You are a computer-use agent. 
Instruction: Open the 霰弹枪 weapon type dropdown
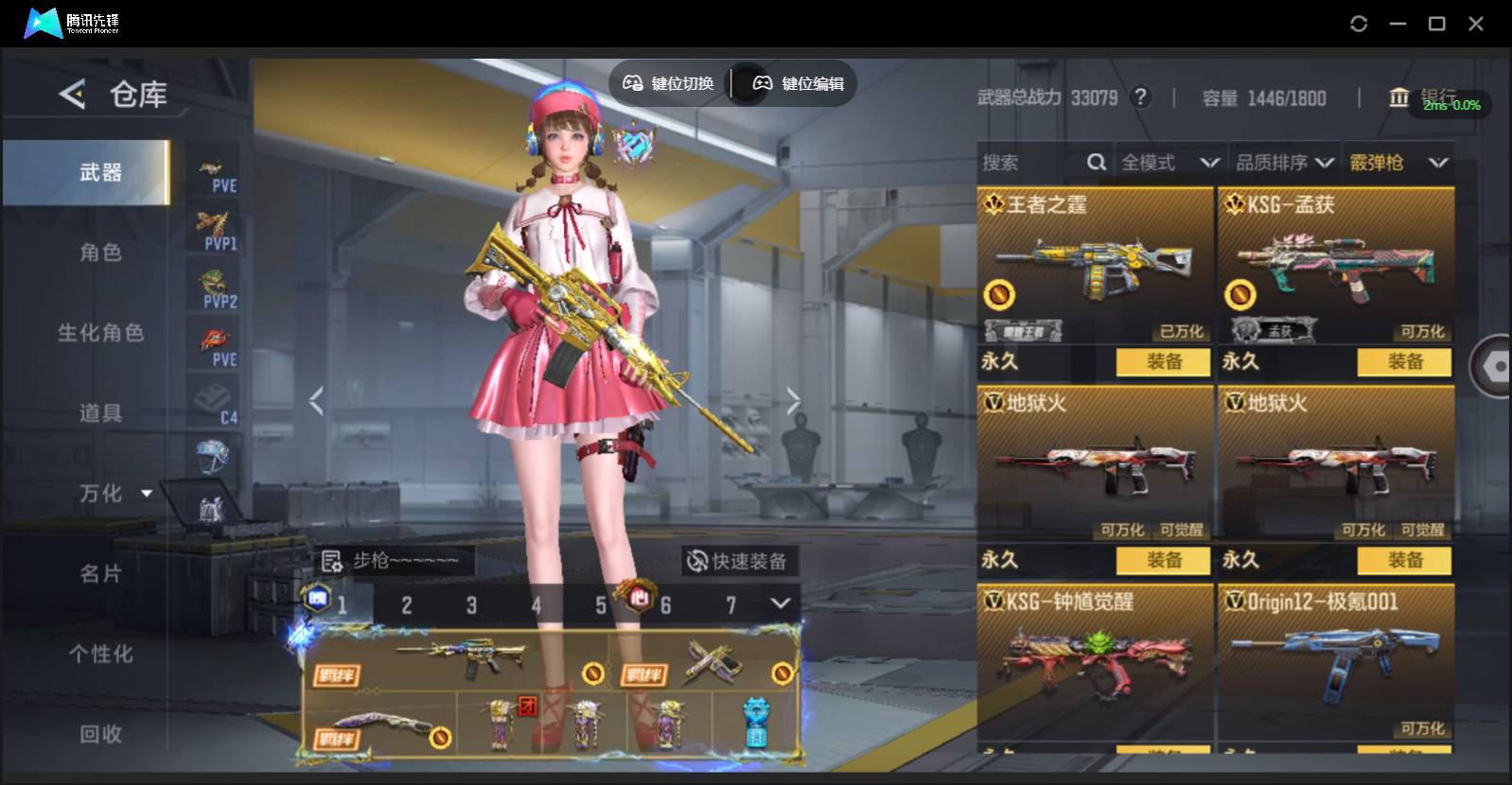click(1398, 163)
